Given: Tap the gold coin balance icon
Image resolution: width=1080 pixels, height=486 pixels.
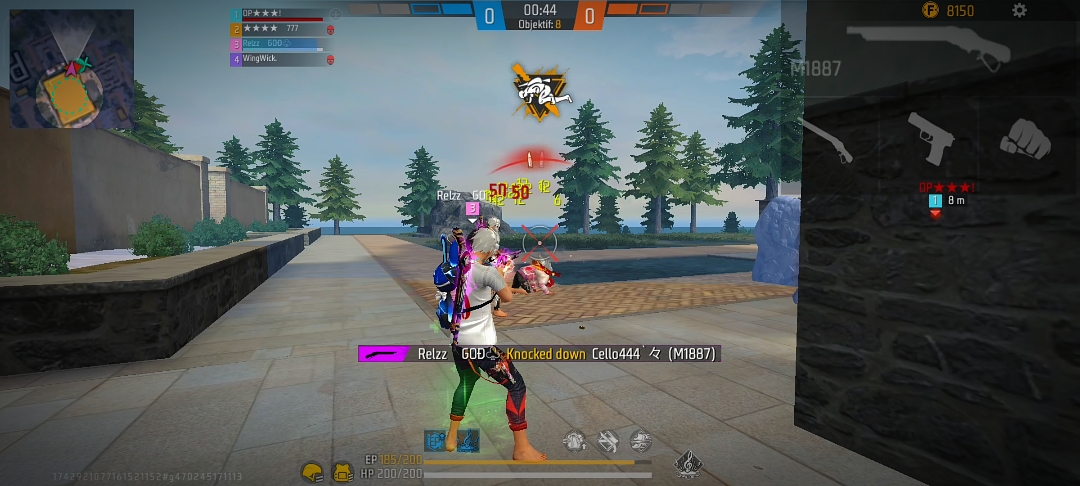Looking at the screenshot, I should tap(932, 11).
